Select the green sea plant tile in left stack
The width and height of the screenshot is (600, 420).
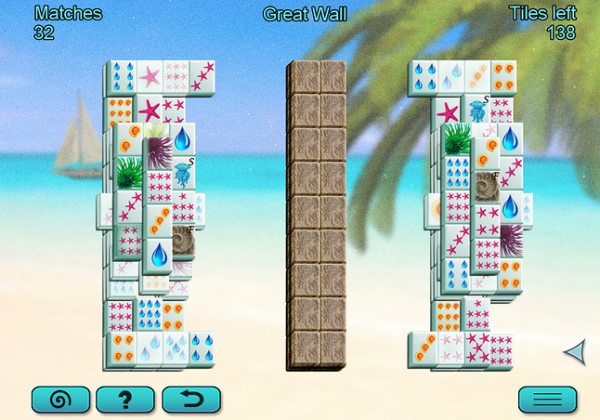[130, 172]
